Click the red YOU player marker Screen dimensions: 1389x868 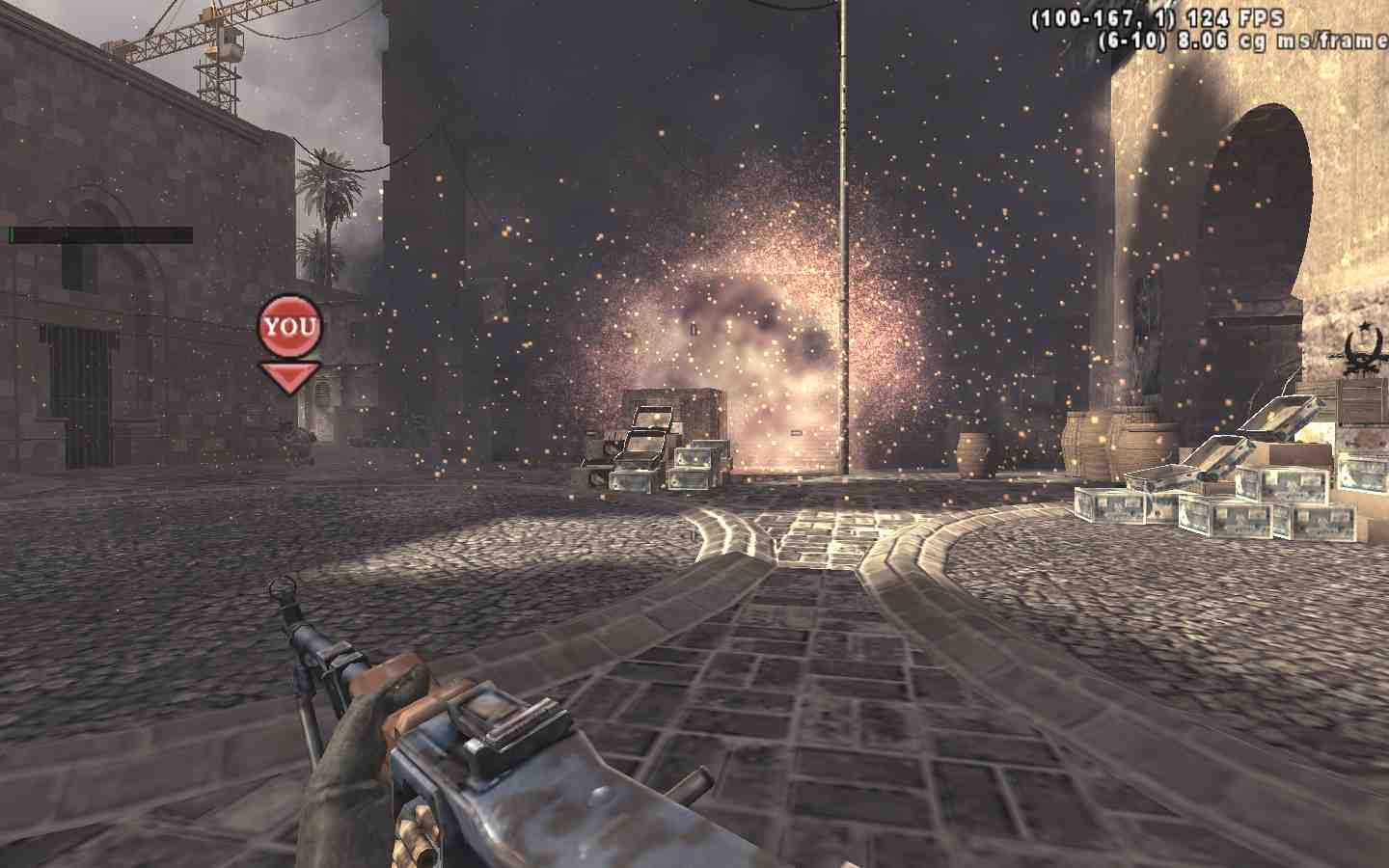point(289,328)
